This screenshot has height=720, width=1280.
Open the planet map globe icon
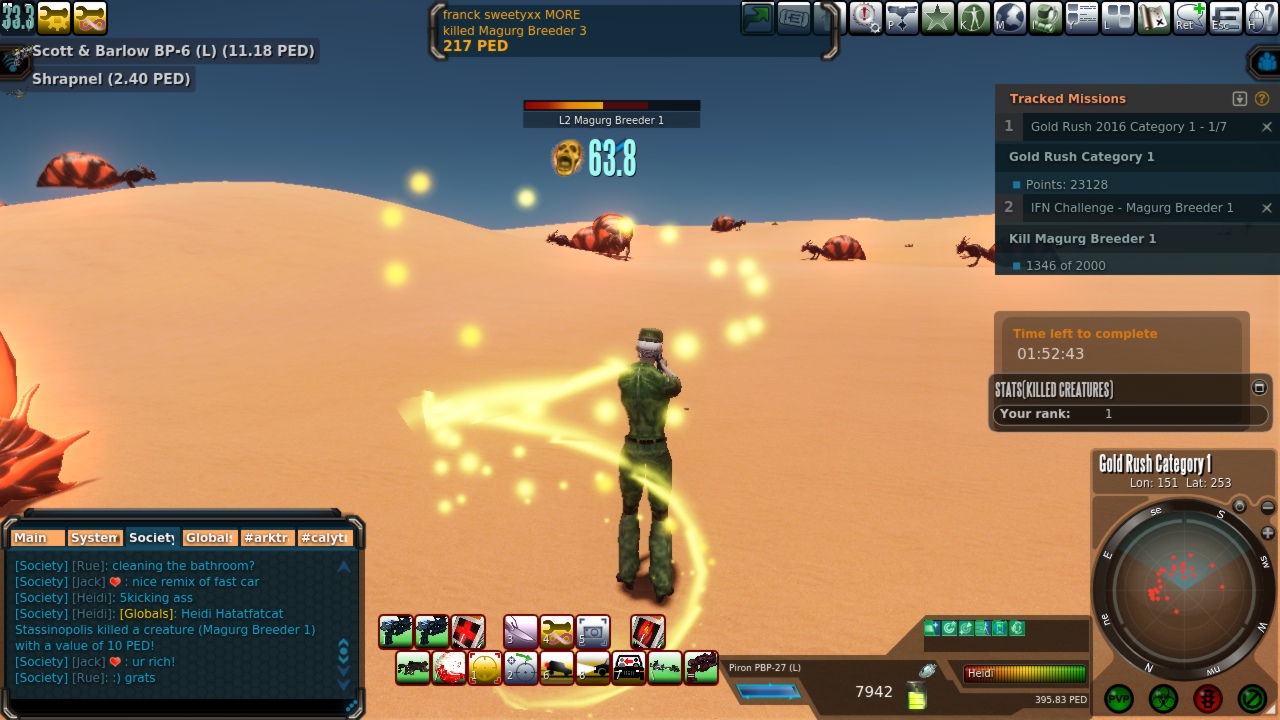click(1009, 17)
